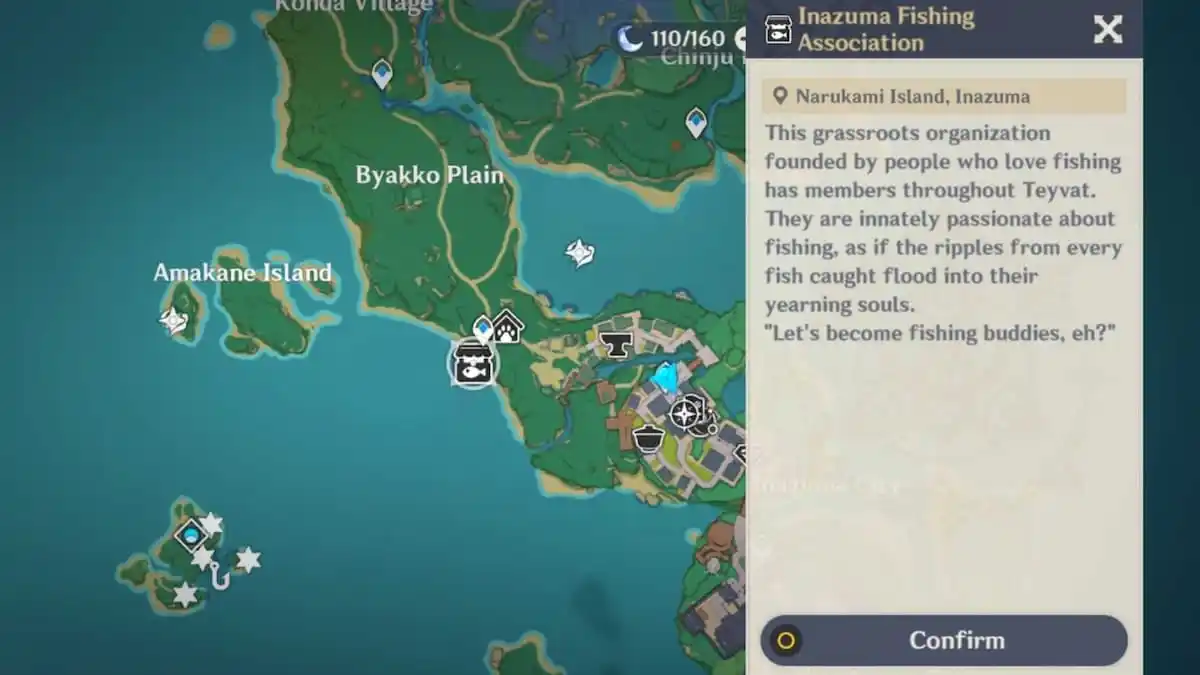Confirm the Inazuma Fishing Association selection
The width and height of the screenshot is (1200, 675).
click(944, 641)
